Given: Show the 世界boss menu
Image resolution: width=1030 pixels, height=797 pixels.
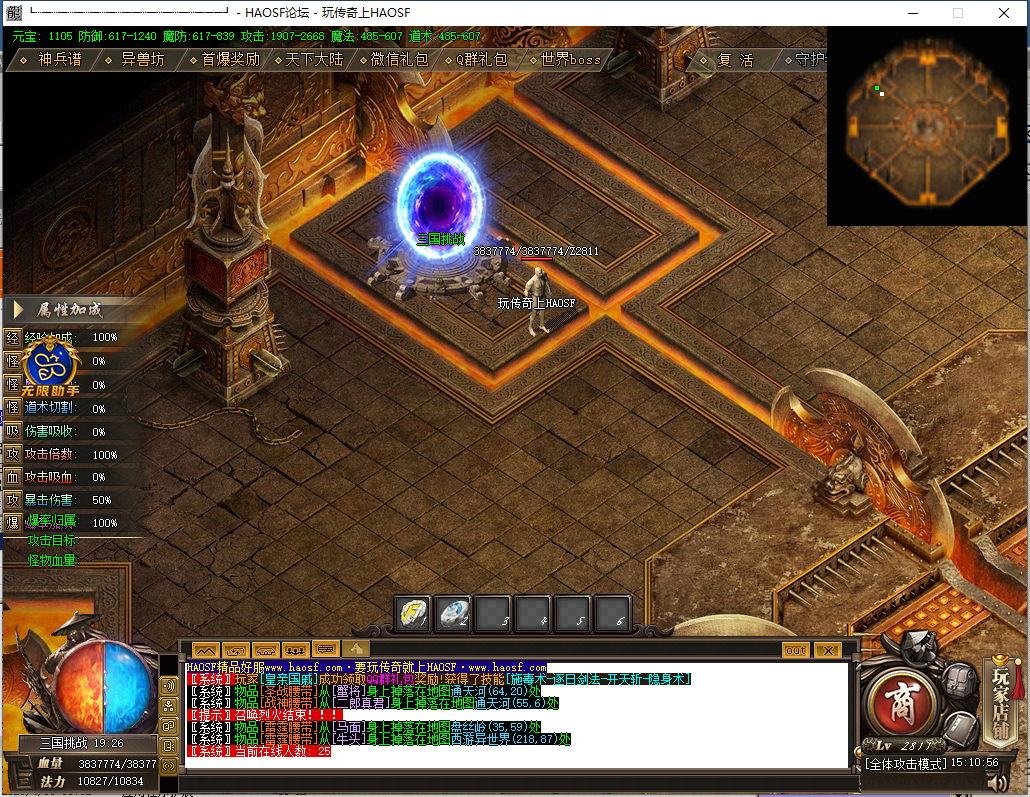Looking at the screenshot, I should coord(569,60).
